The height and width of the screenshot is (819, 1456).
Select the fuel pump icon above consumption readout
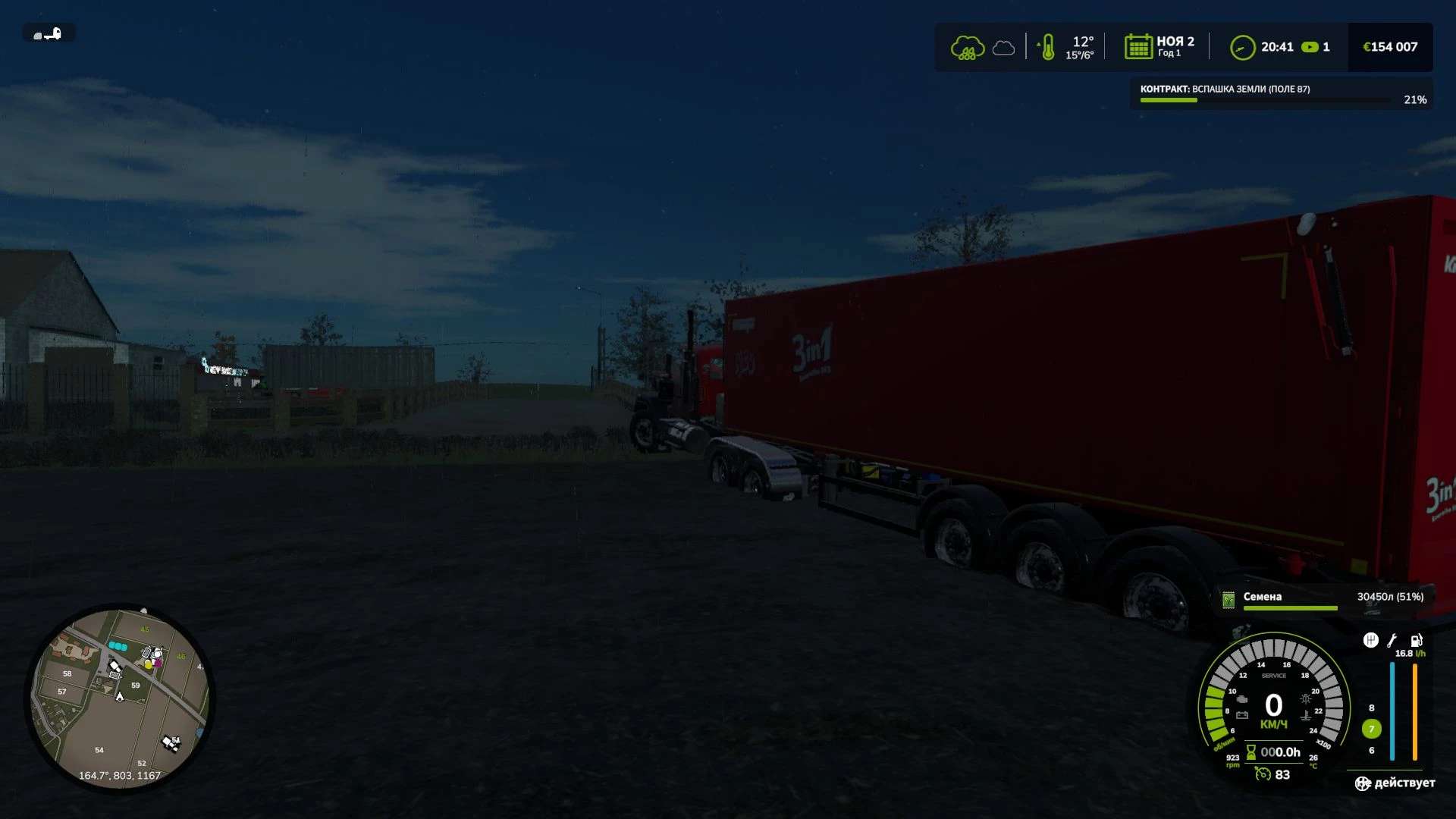pyautogui.click(x=1416, y=642)
